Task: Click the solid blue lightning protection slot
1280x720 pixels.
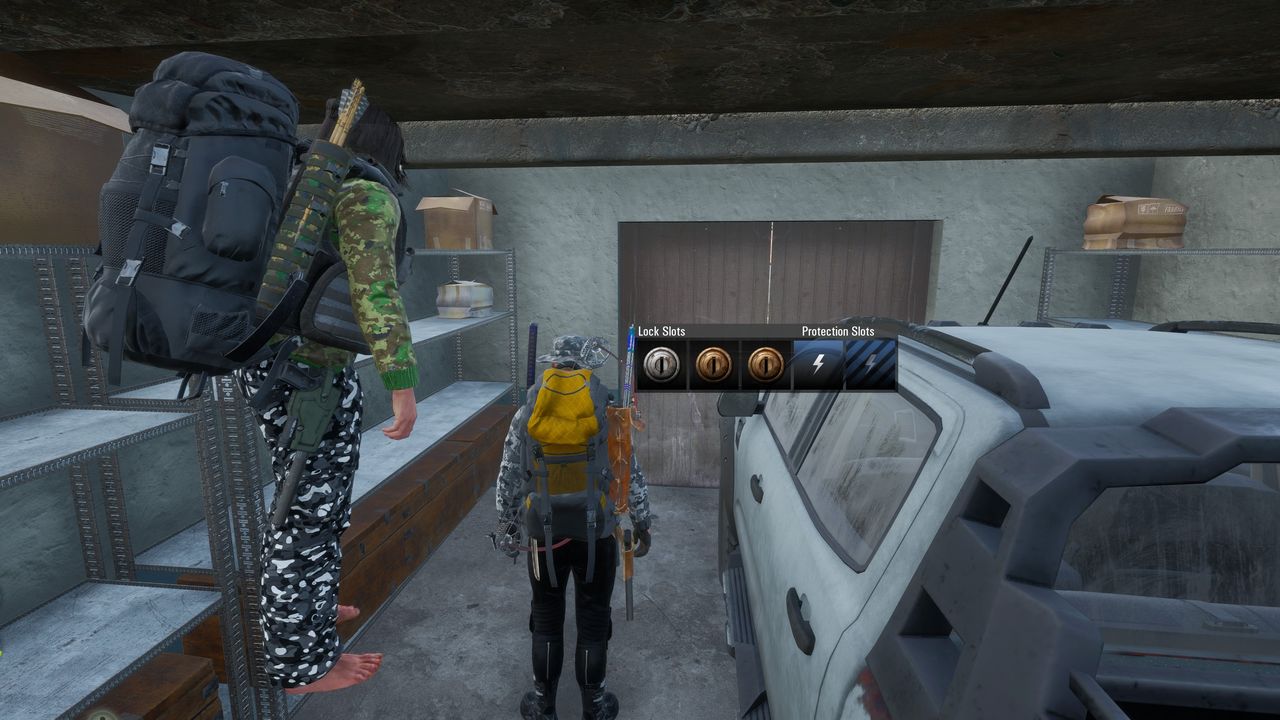Action: click(818, 365)
